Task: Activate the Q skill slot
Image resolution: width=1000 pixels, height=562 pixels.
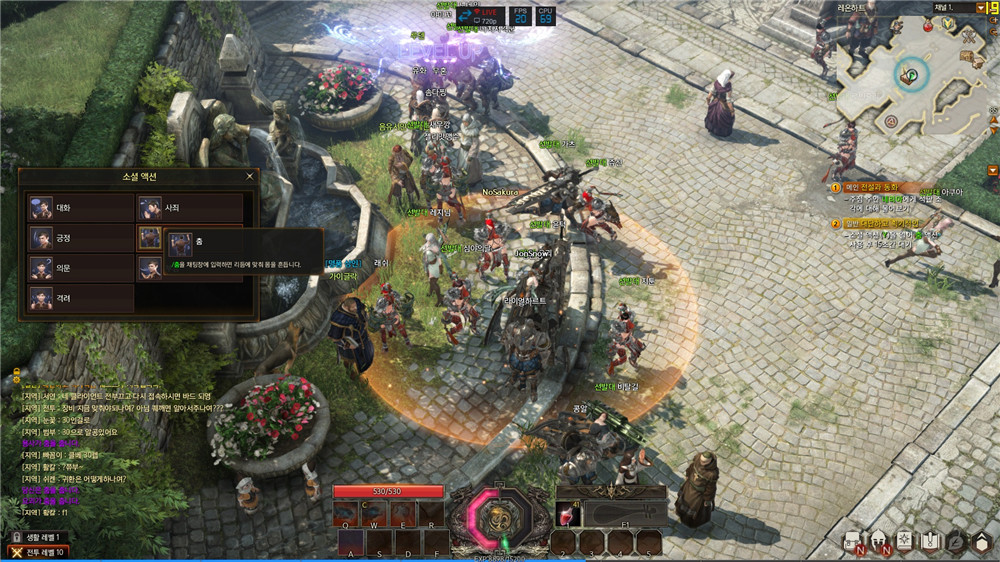Action: [347, 514]
